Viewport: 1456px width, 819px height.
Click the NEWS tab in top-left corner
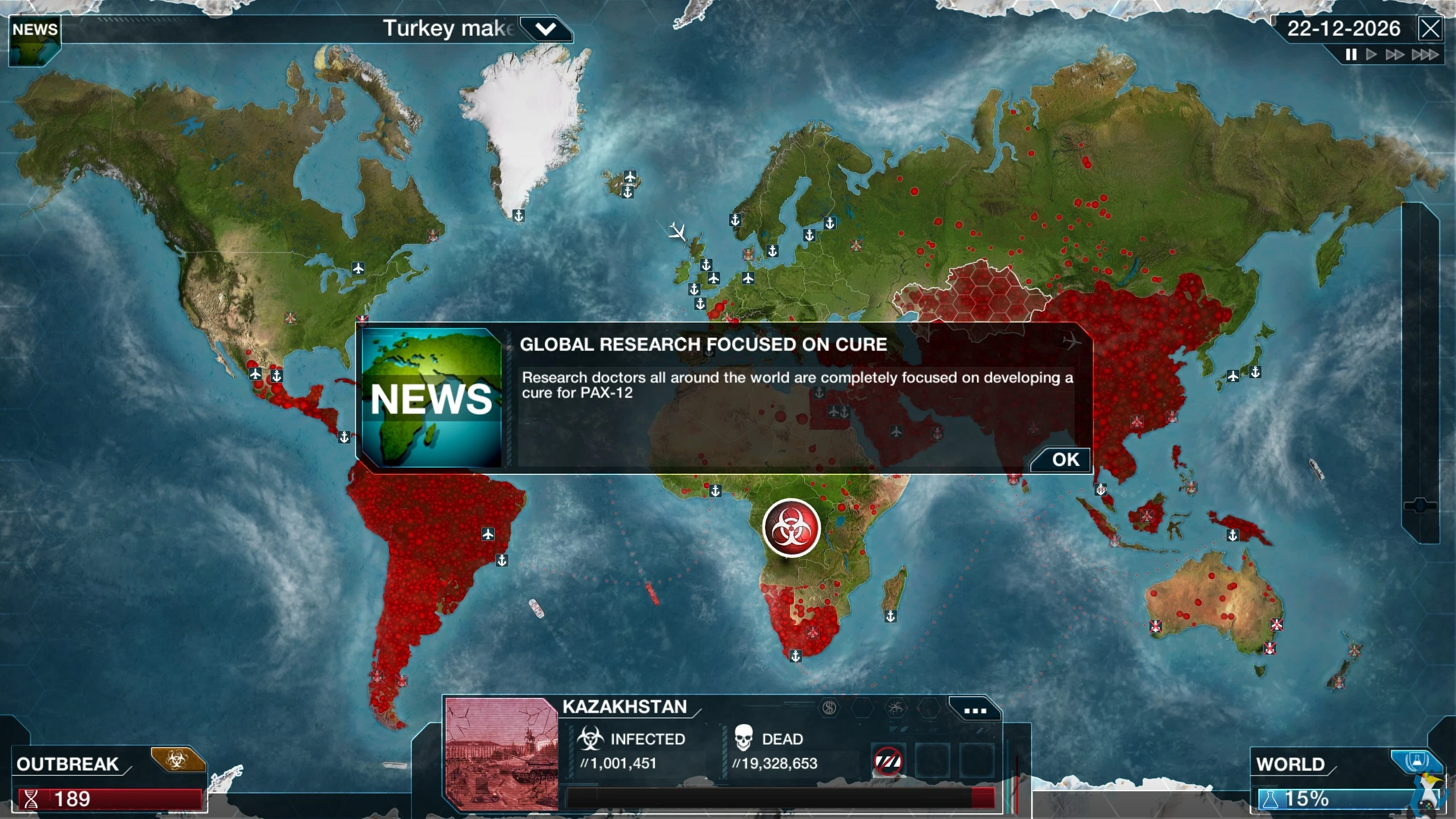[x=34, y=30]
